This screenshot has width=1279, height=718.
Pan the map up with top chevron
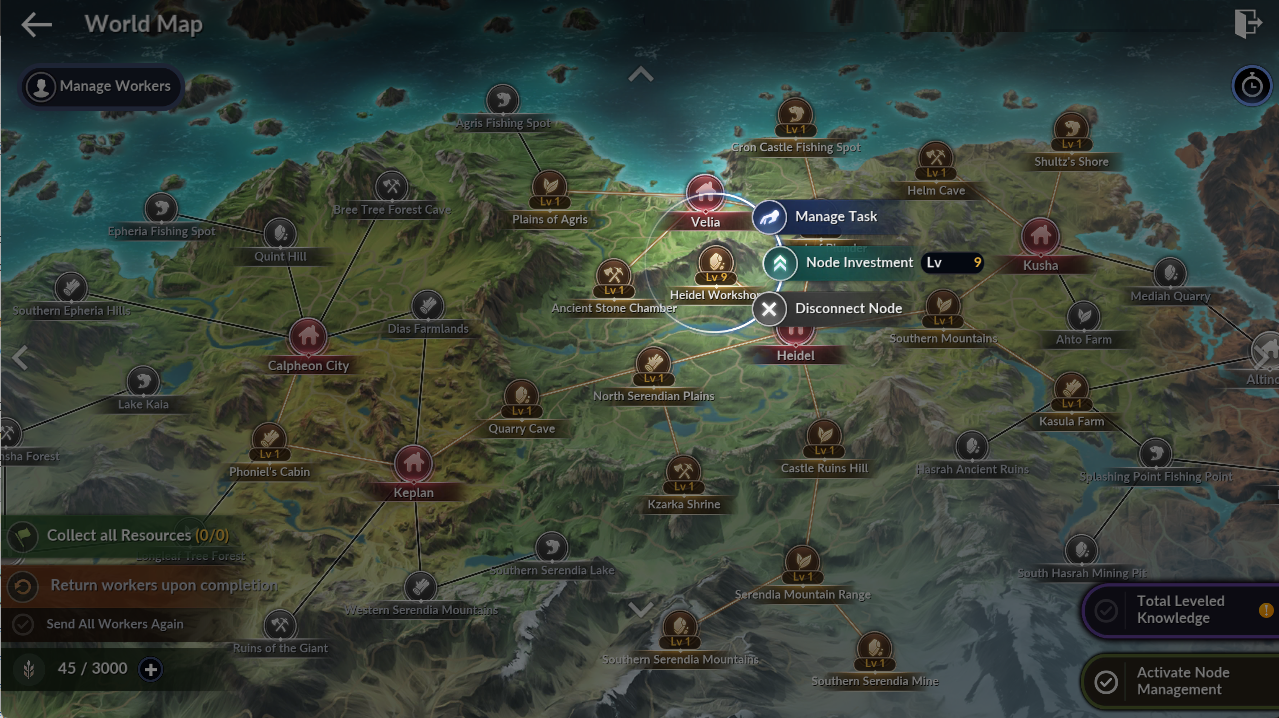click(640, 74)
